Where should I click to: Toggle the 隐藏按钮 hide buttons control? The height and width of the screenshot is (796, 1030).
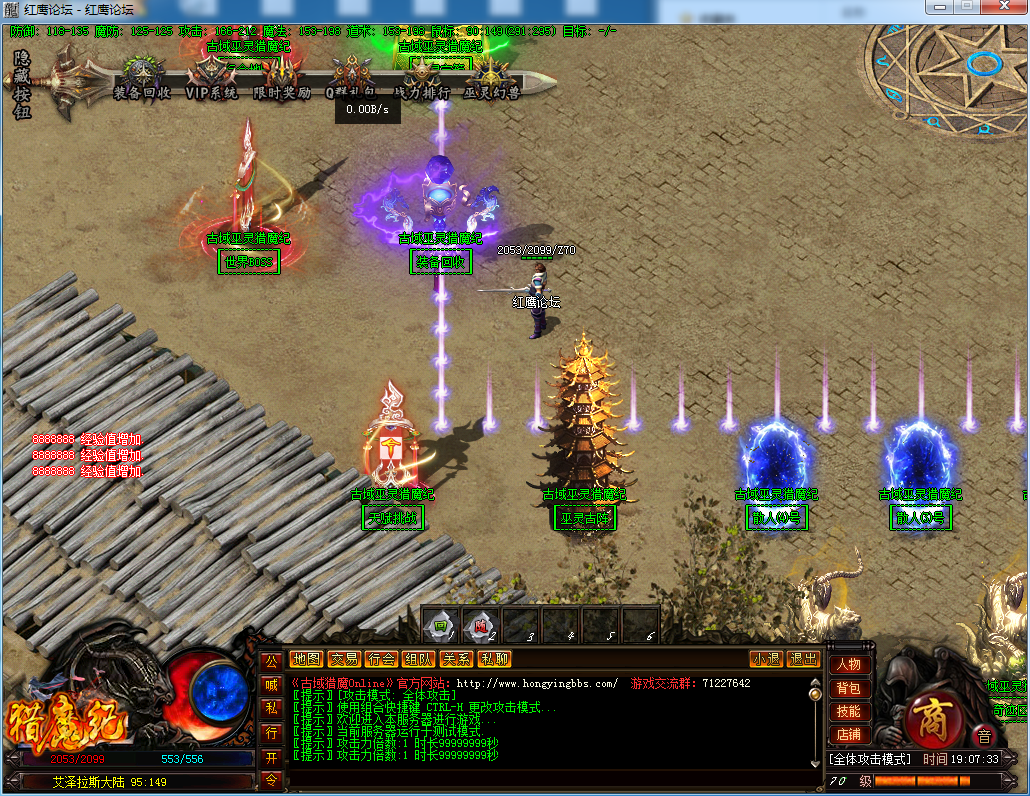click(22, 84)
